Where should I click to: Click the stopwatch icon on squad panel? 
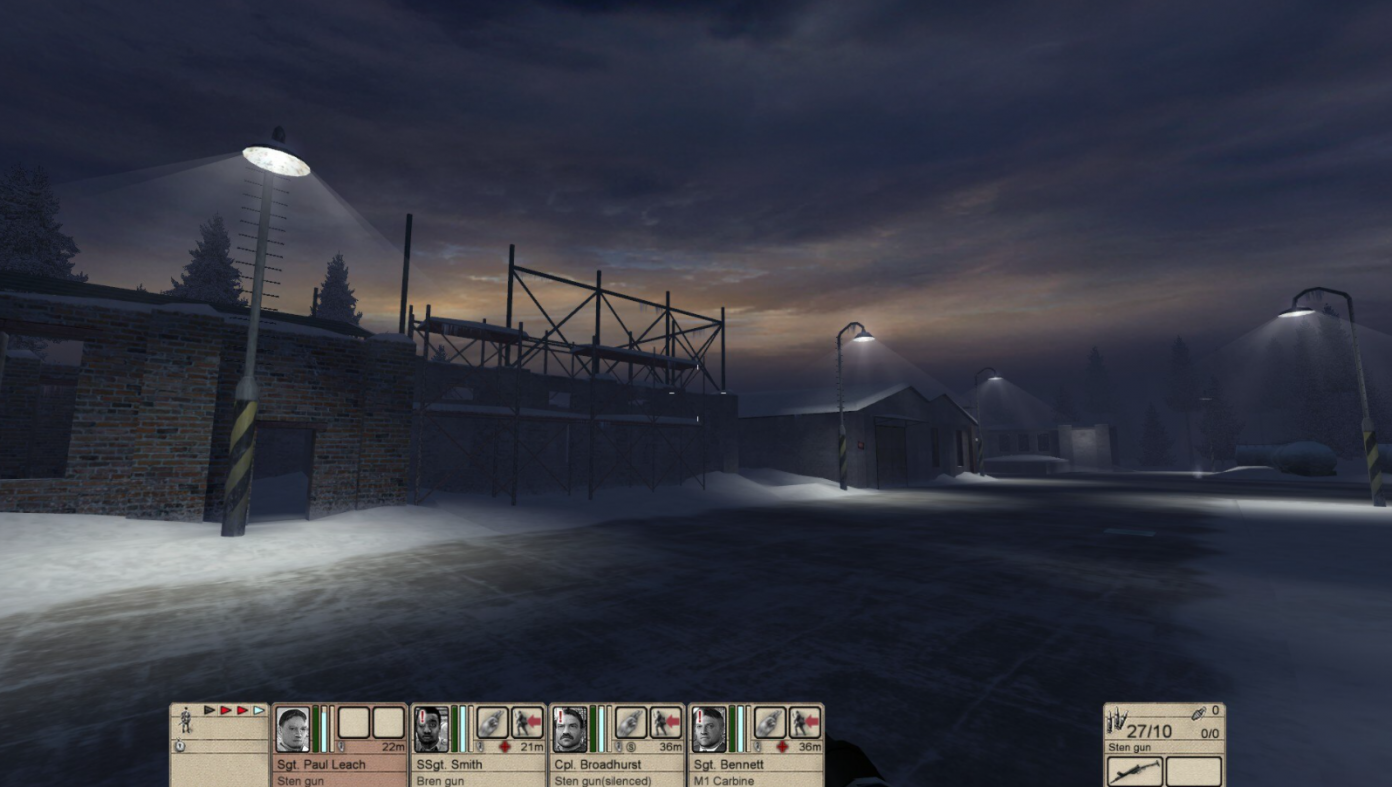click(x=180, y=746)
